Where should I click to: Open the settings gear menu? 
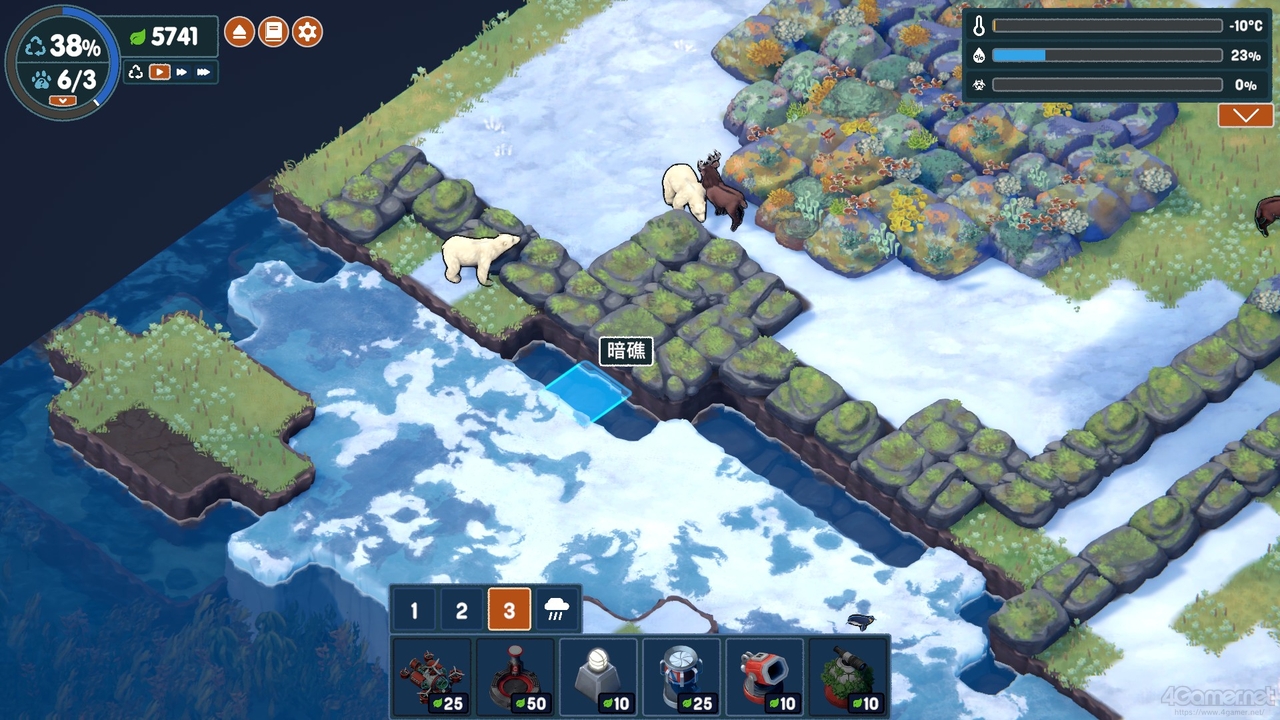point(307,32)
